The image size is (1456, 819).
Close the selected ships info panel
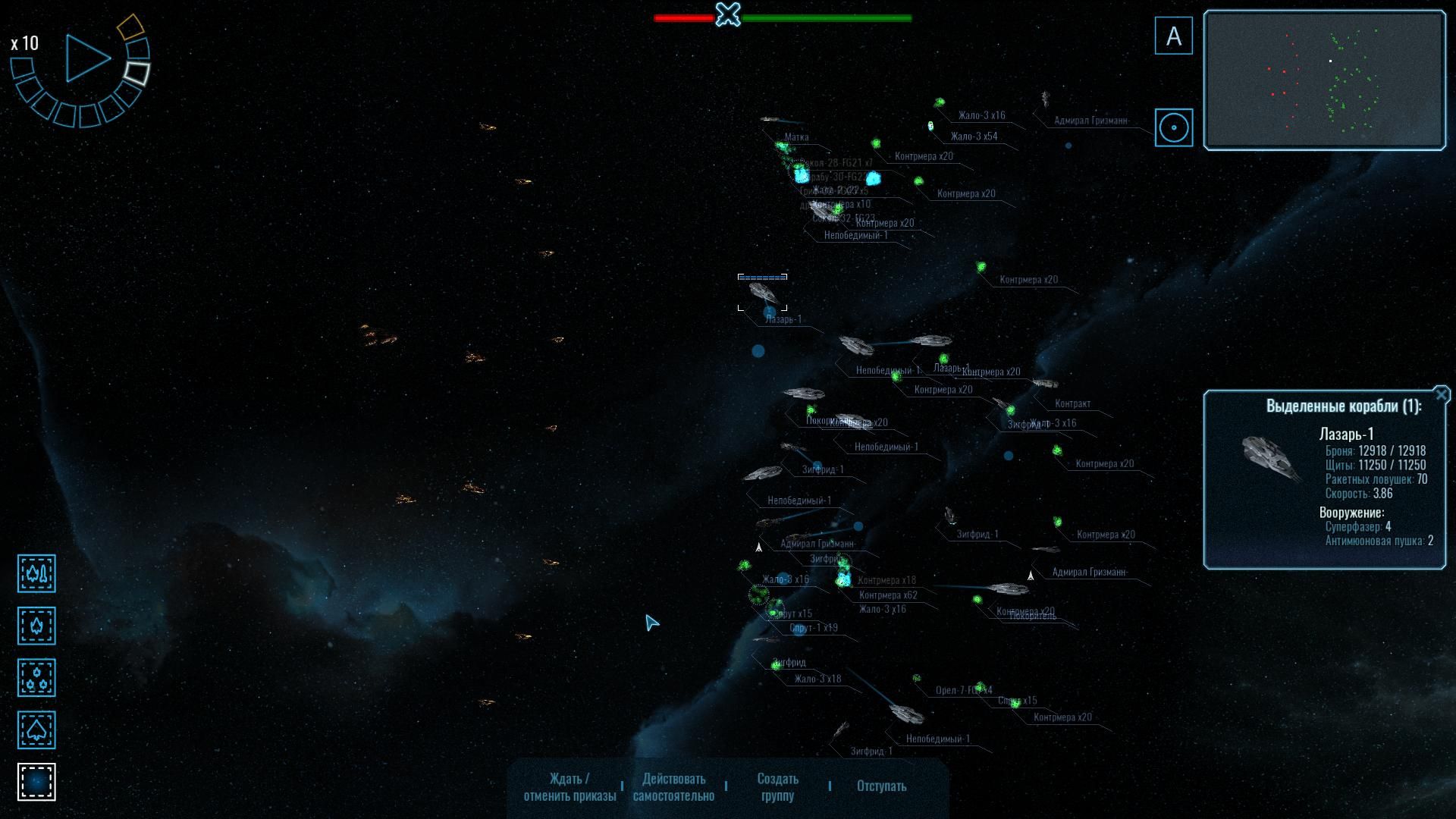pyautogui.click(x=1441, y=394)
